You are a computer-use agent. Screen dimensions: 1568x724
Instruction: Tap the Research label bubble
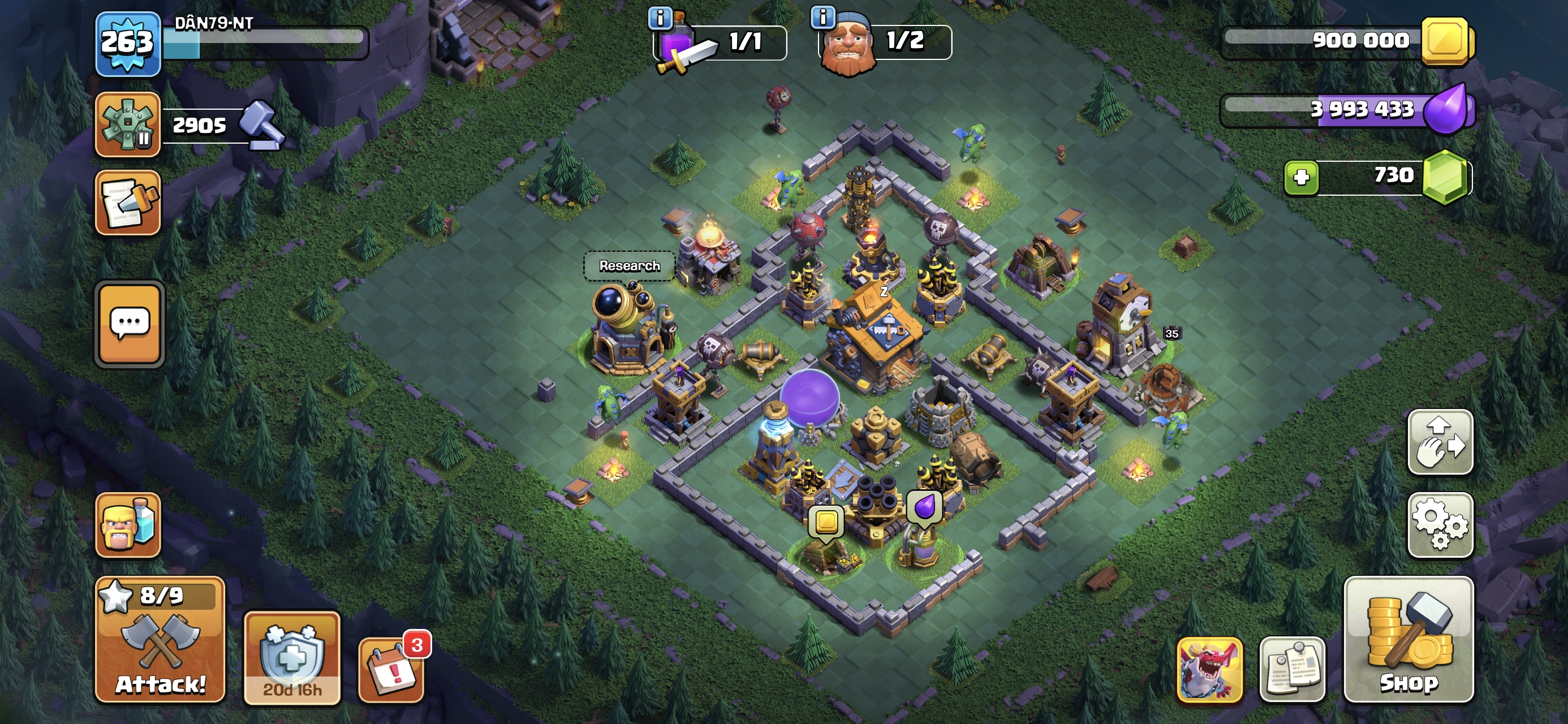pos(629,265)
